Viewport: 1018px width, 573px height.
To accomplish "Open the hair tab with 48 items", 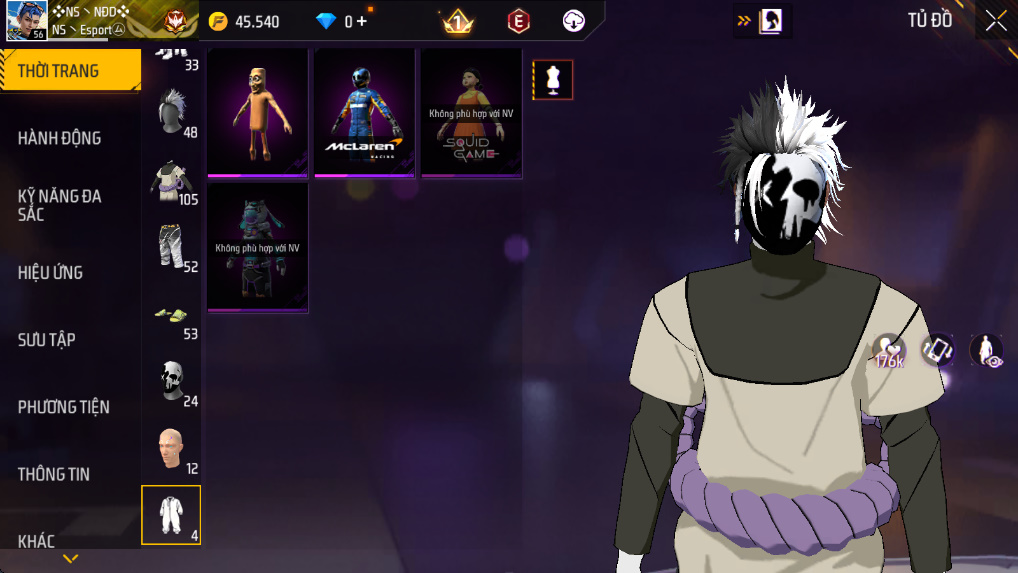I will click(x=171, y=111).
